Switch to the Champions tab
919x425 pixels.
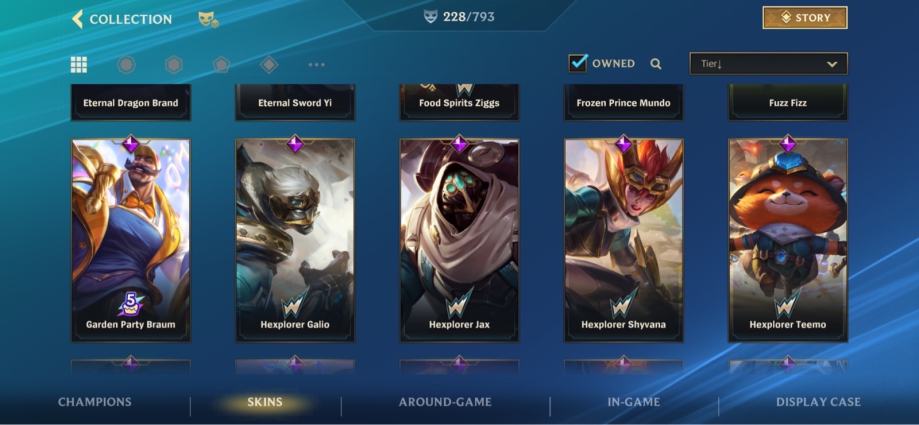(x=95, y=402)
